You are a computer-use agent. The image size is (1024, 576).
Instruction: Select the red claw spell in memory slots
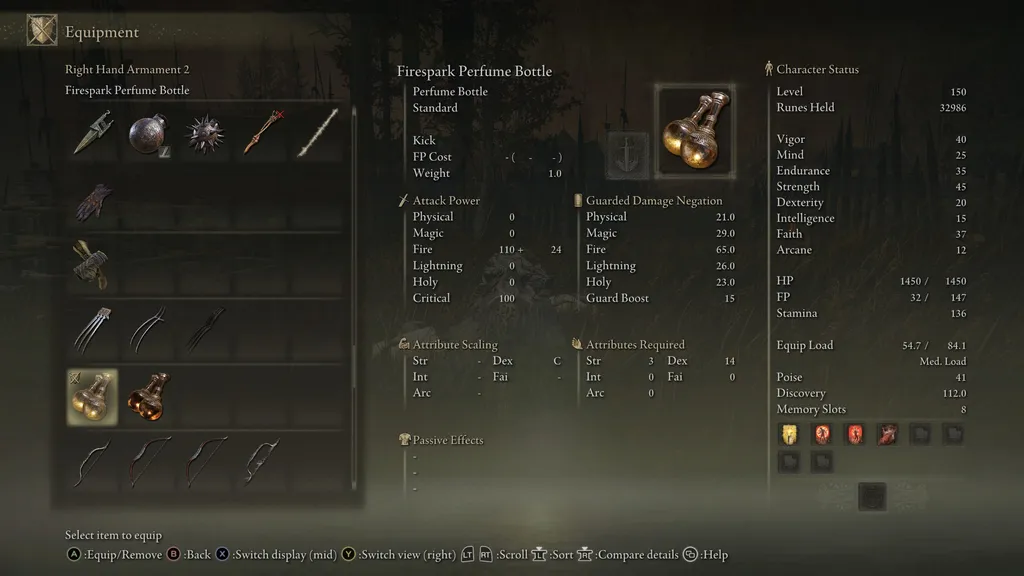click(886, 433)
